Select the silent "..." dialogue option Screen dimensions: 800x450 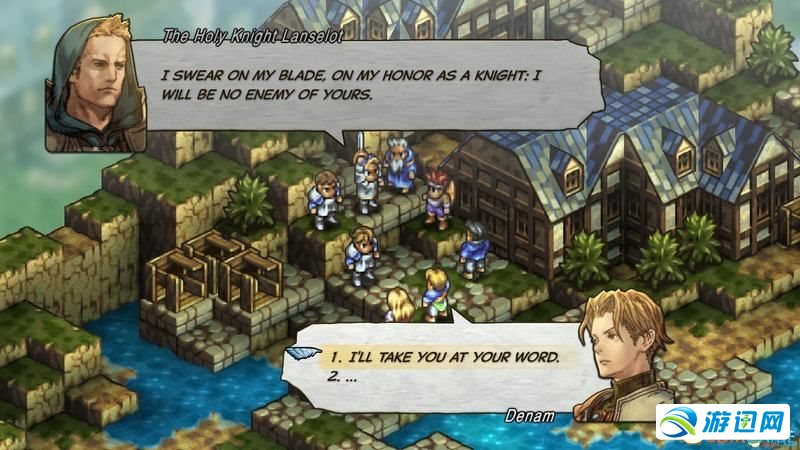344,378
